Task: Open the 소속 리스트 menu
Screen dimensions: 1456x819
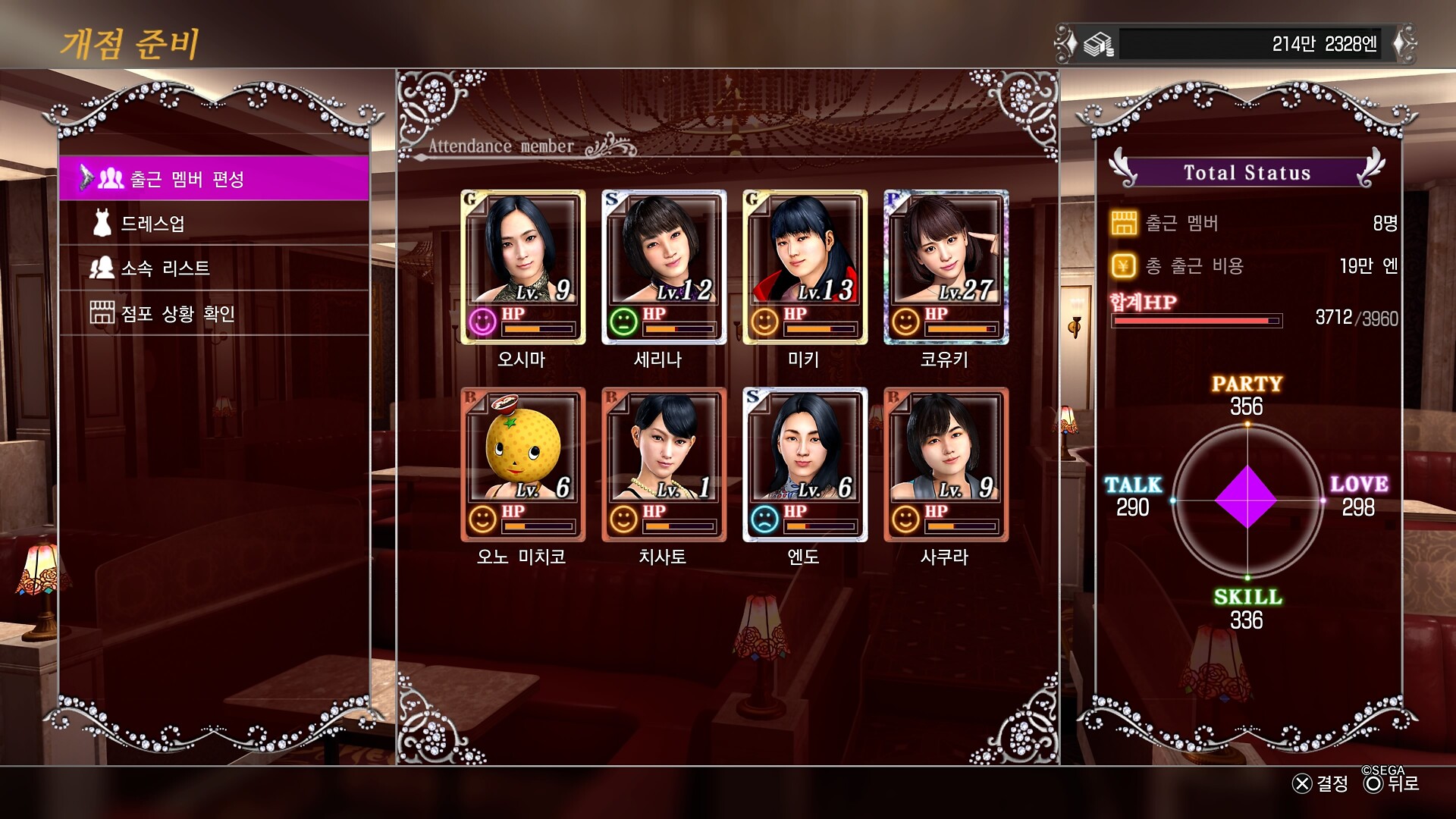Action: tap(214, 268)
